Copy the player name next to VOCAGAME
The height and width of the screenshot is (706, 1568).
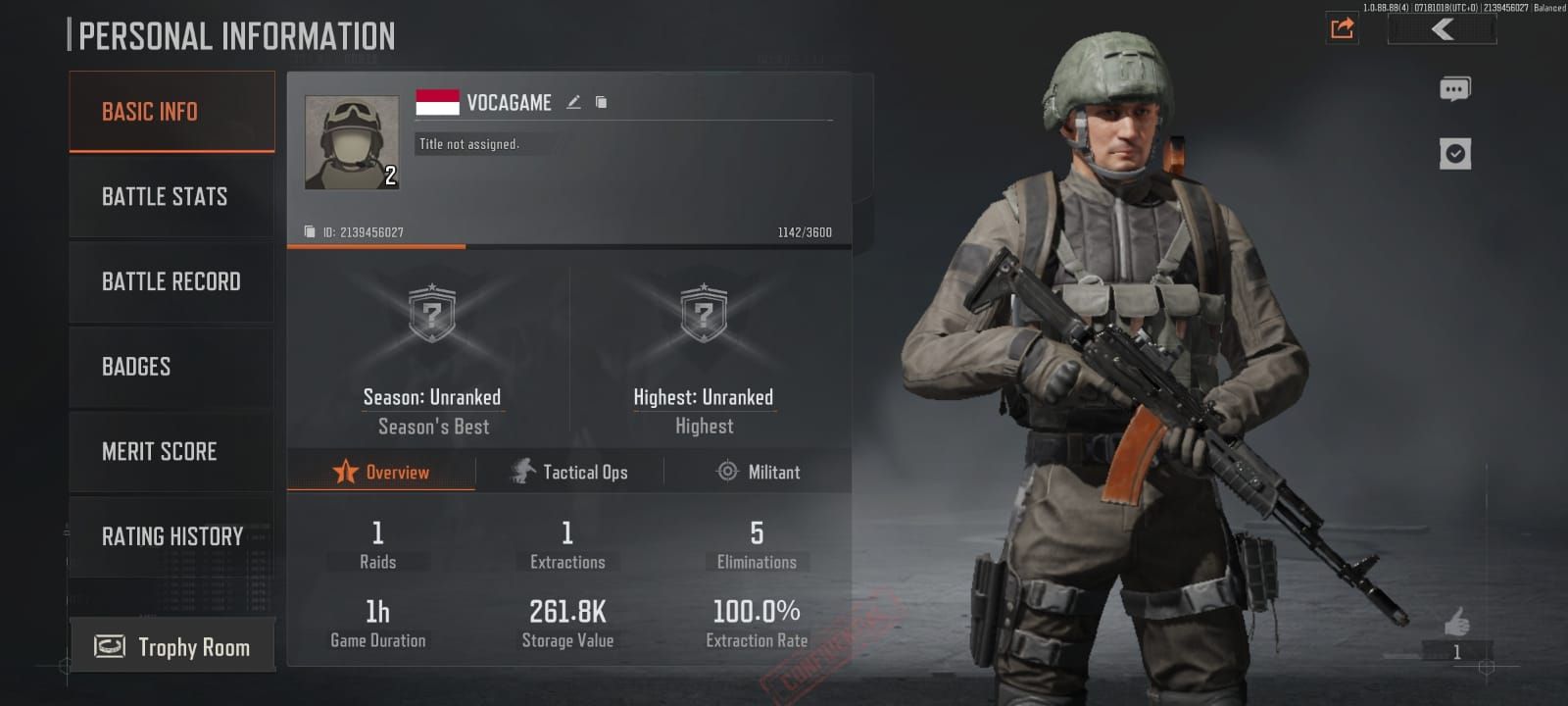pyautogui.click(x=602, y=102)
